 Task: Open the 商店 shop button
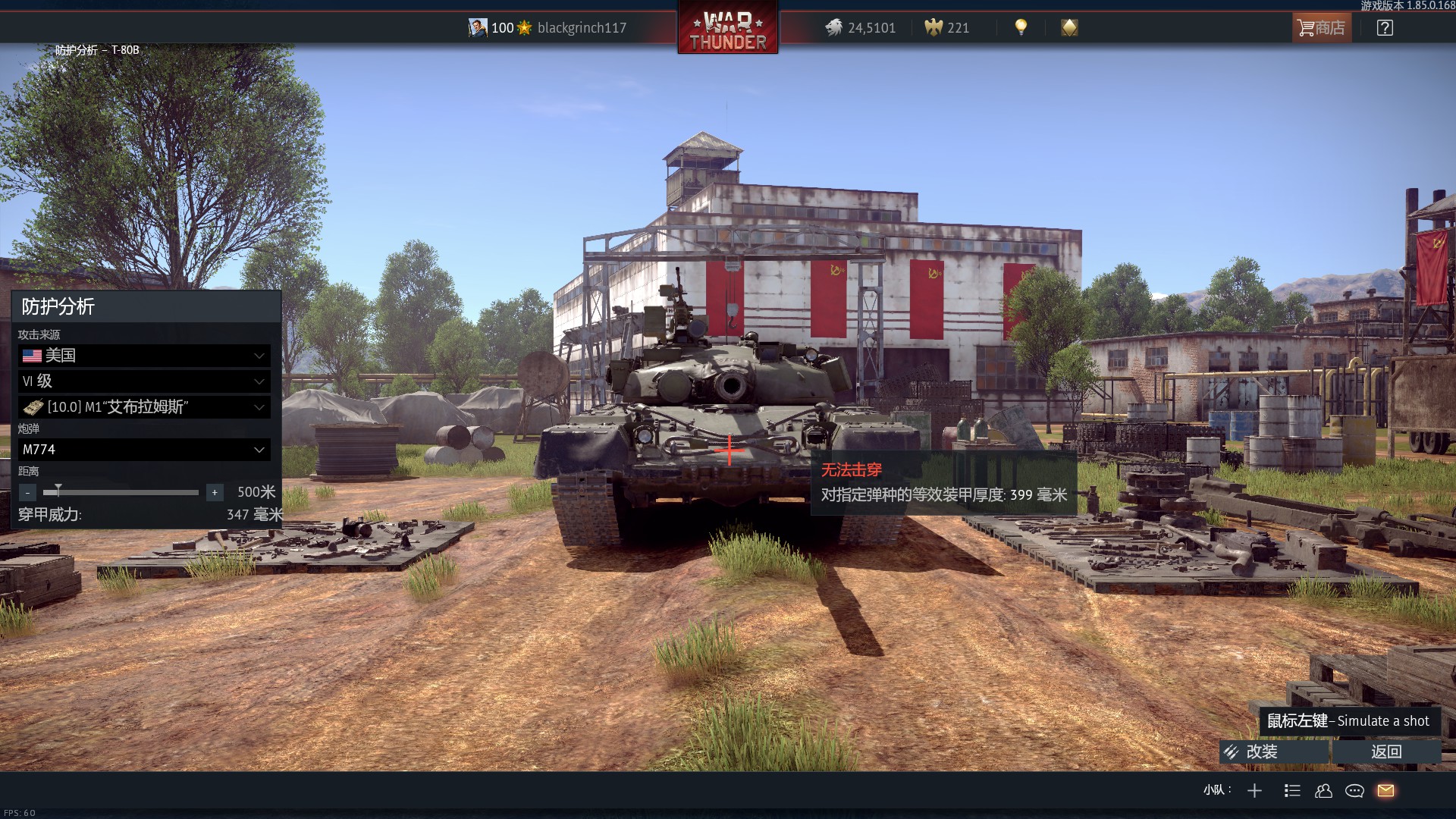coord(1321,28)
